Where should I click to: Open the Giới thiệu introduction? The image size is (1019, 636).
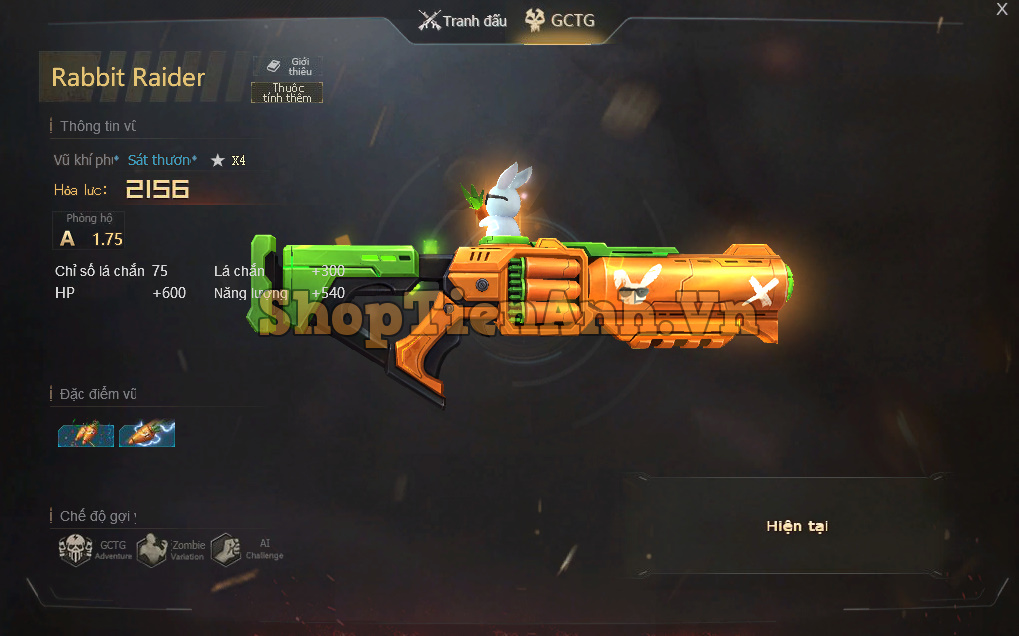pos(288,66)
